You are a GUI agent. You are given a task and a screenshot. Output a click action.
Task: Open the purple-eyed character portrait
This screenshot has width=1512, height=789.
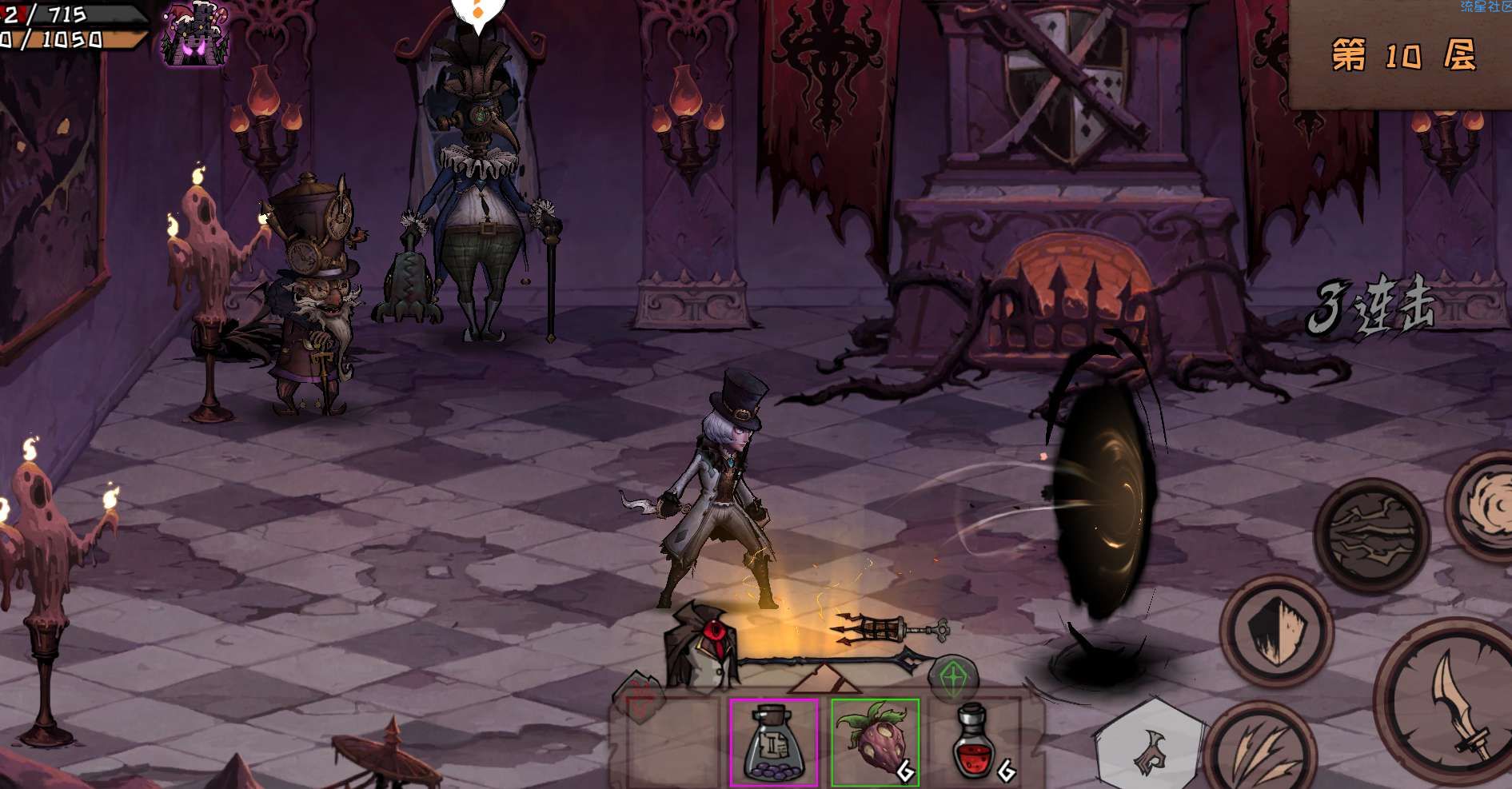pos(195,34)
